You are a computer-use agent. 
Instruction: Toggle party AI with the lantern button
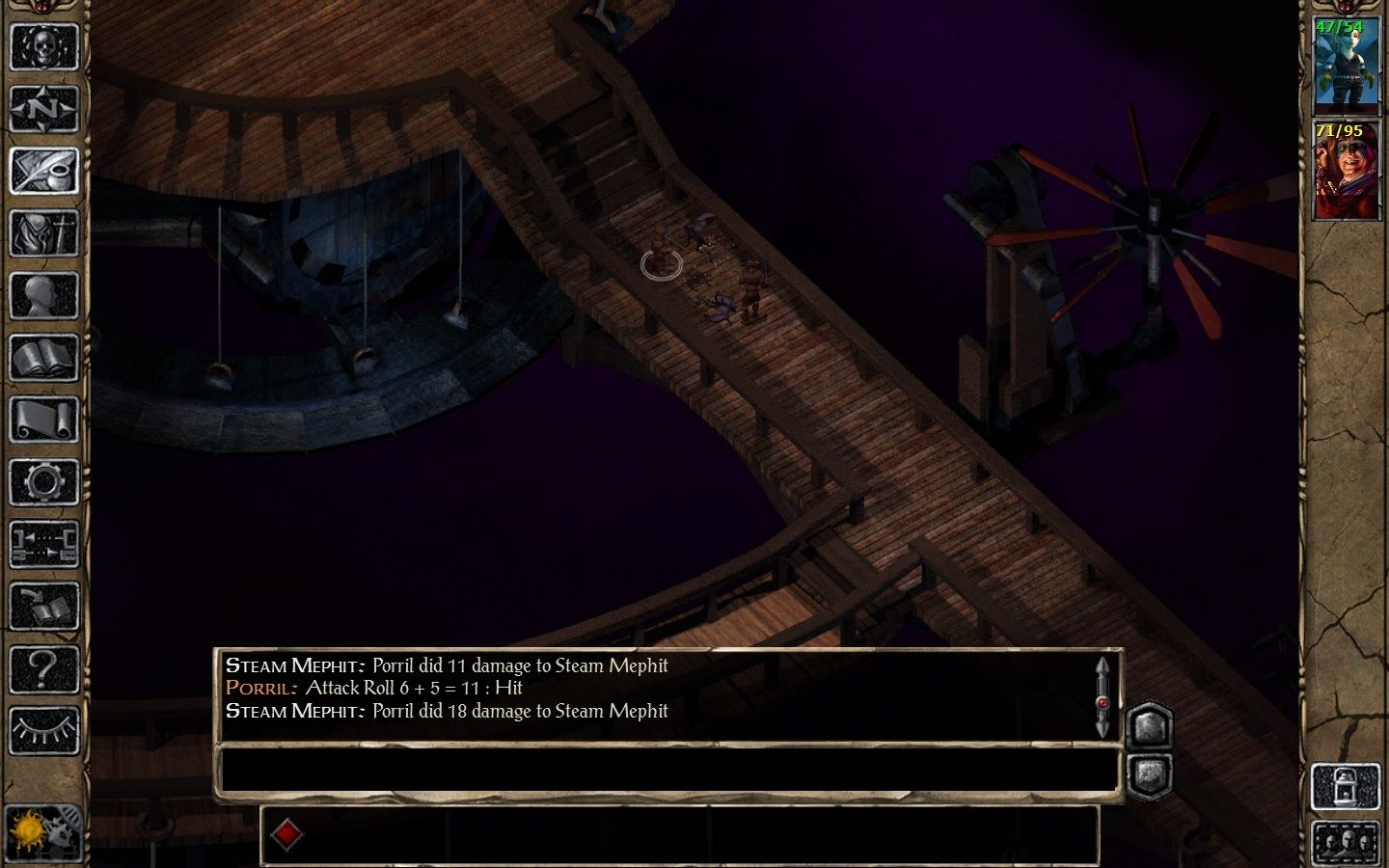pos(1345,787)
